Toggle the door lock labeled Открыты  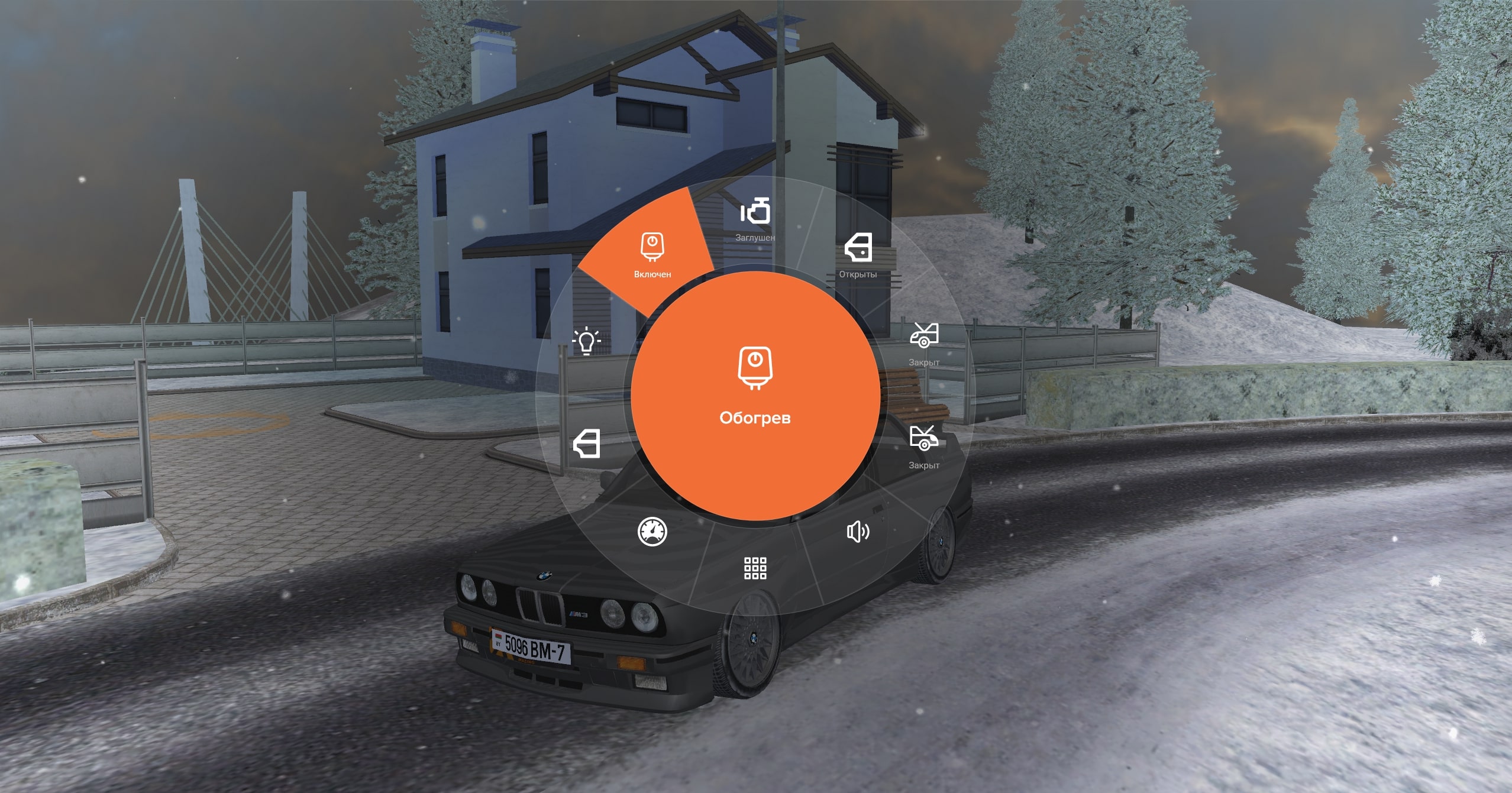point(858,254)
